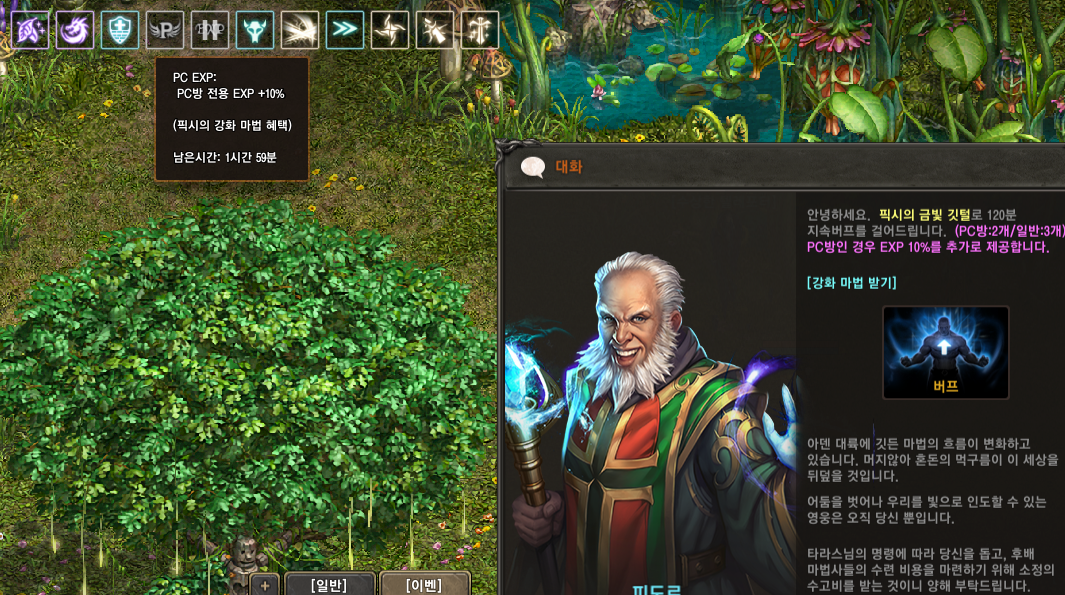Click the double arrow speed buff icon
Viewport: 1065px width, 595px height.
[x=345, y=30]
